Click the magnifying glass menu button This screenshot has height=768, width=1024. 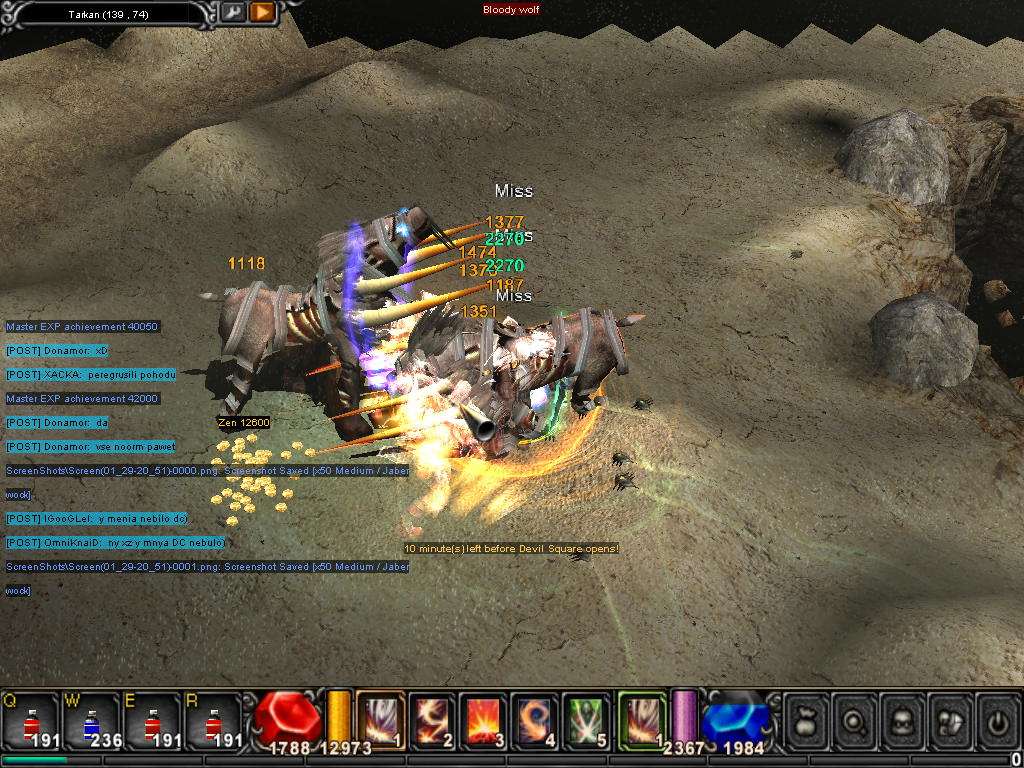click(854, 718)
